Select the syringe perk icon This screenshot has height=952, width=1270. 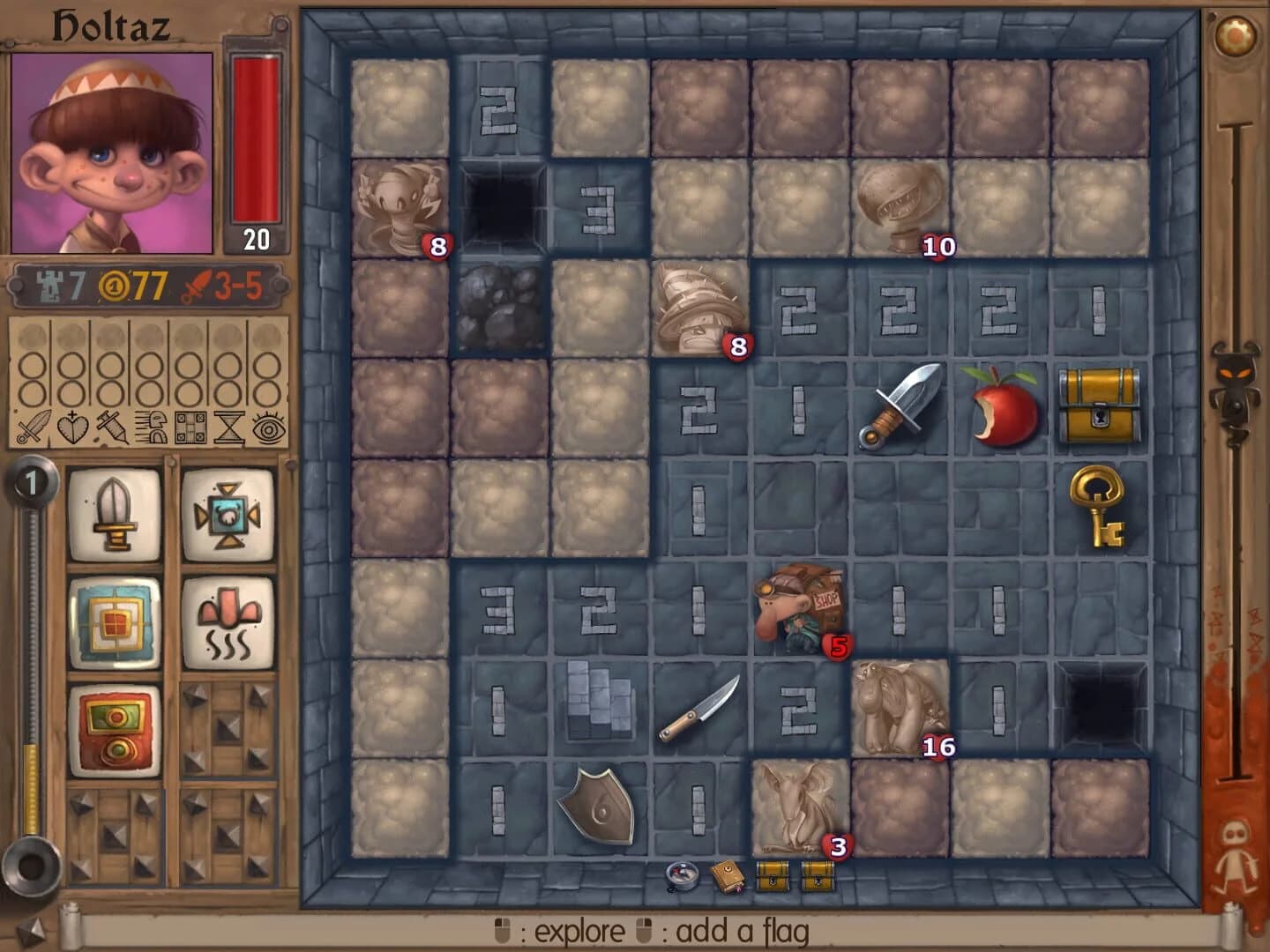[111, 428]
